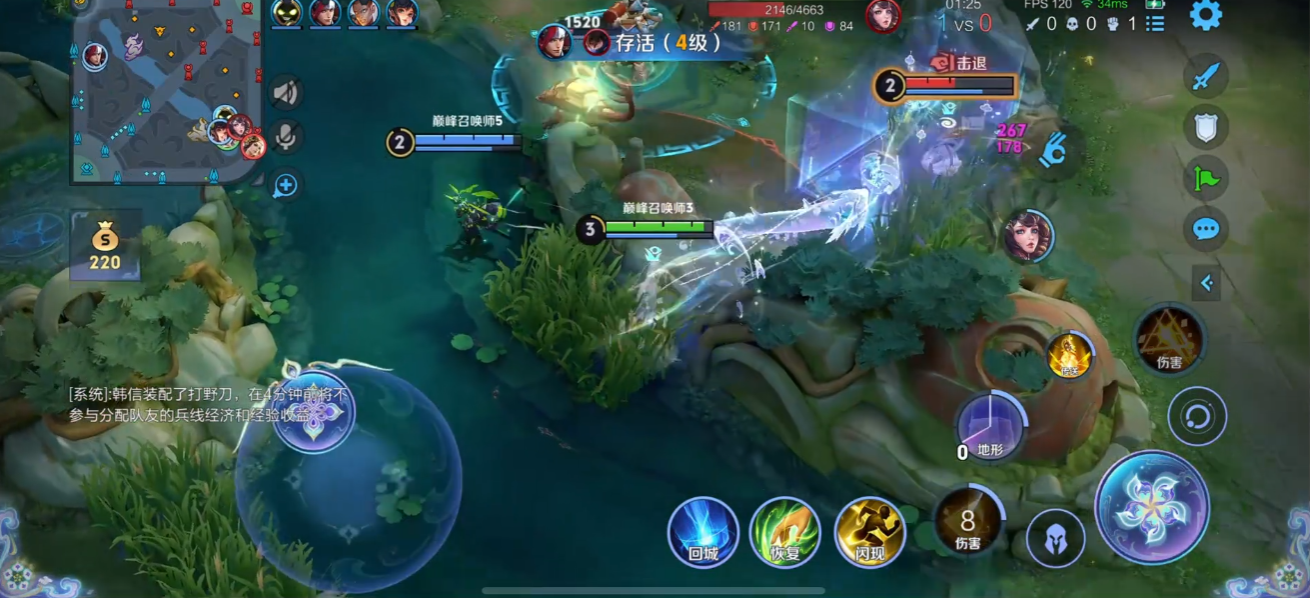Click the magnifier plus icon below the microphone
1310x598 pixels.
coord(286,185)
